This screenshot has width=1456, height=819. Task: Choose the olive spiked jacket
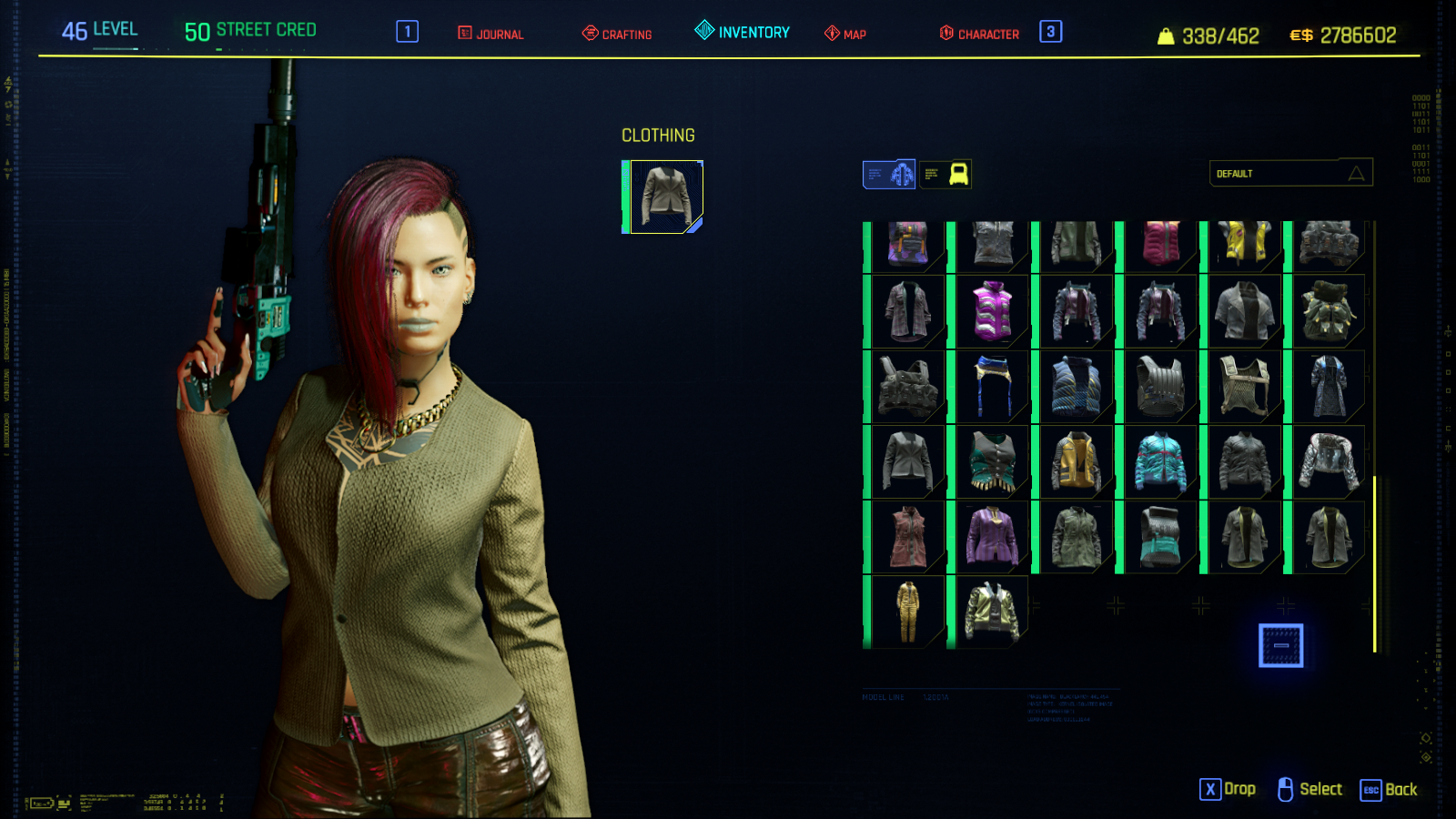[1330, 311]
